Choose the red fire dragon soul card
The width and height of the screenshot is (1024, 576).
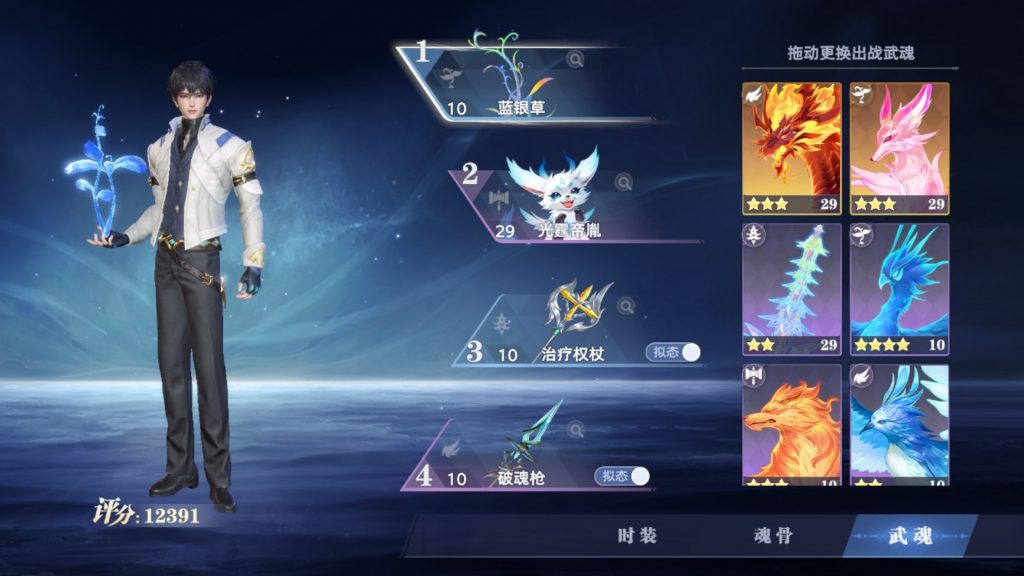tap(792, 148)
